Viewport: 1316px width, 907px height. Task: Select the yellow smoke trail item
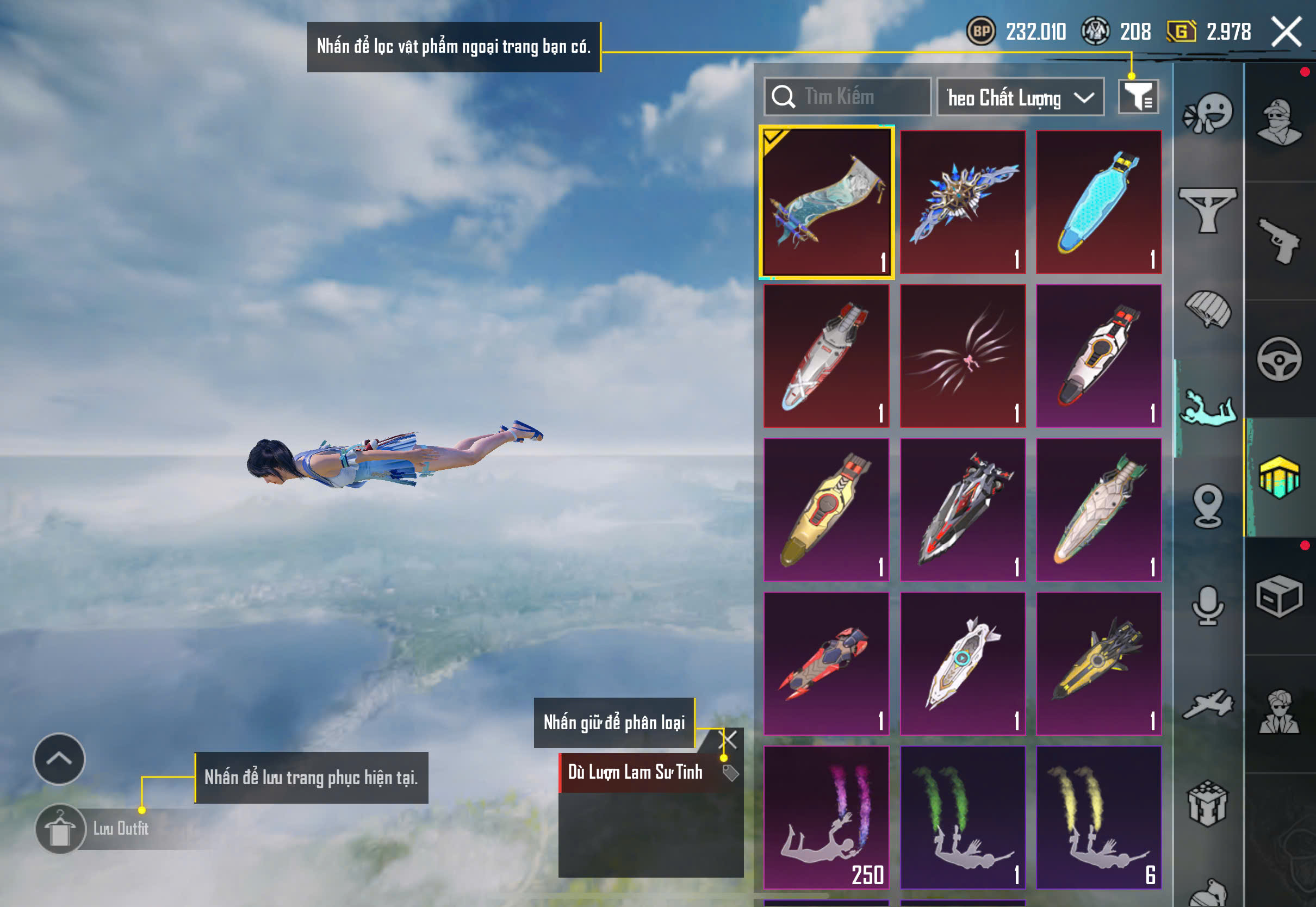point(1098,817)
